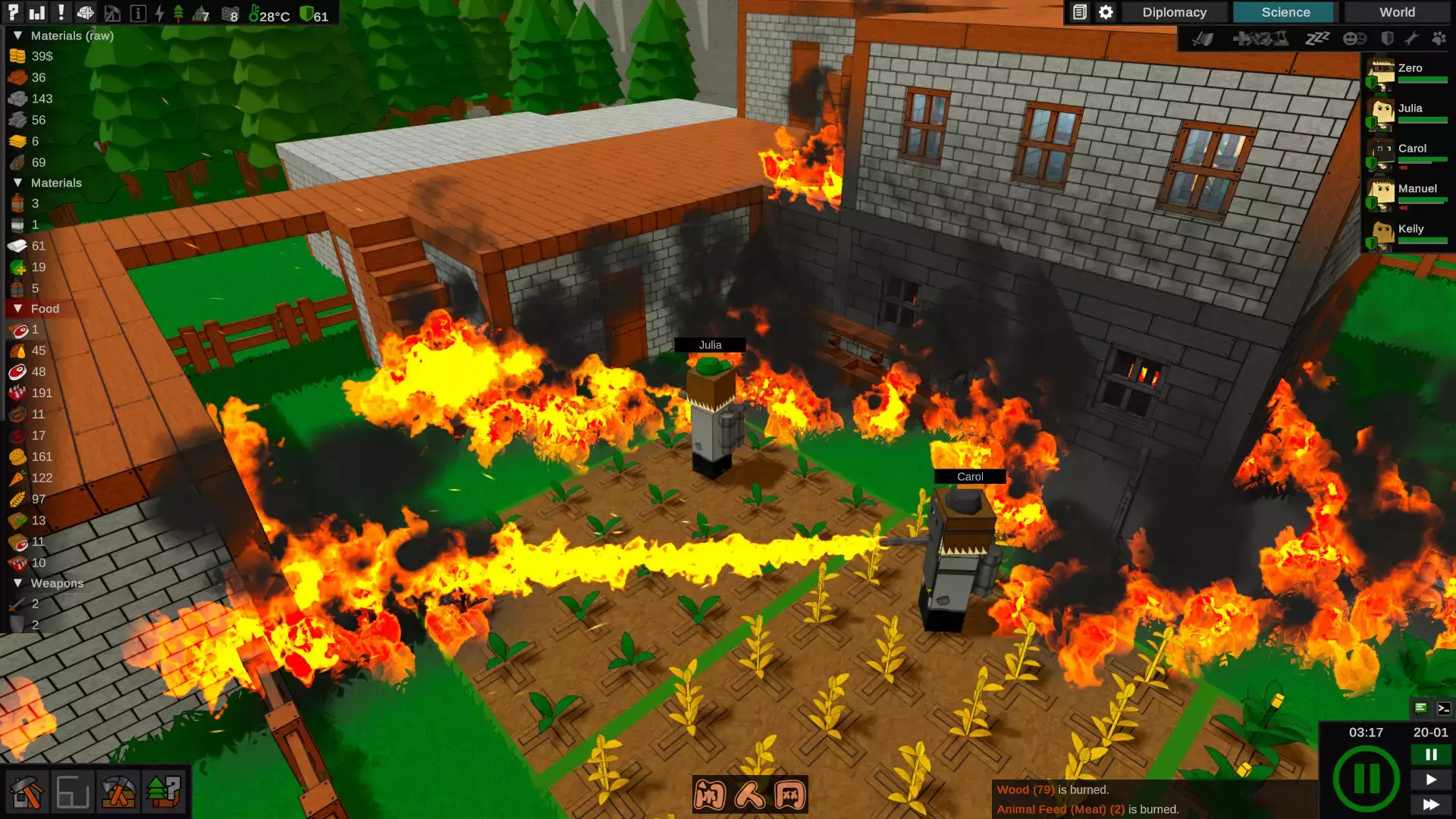This screenshot has height=819, width=1456.
Task: Collapse the Weapons resource section
Action: (17, 583)
